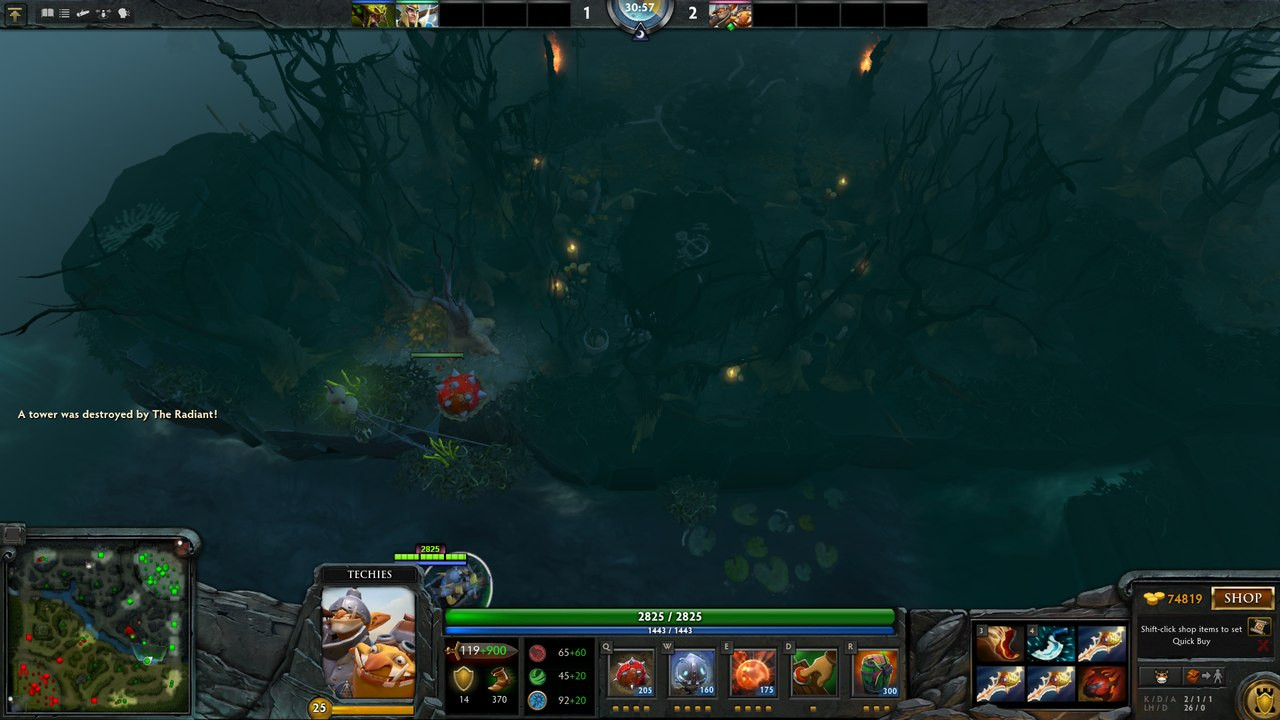The height and width of the screenshot is (720, 1280).
Task: Open the chat bubble icon in the top bar
Action: tap(124, 14)
